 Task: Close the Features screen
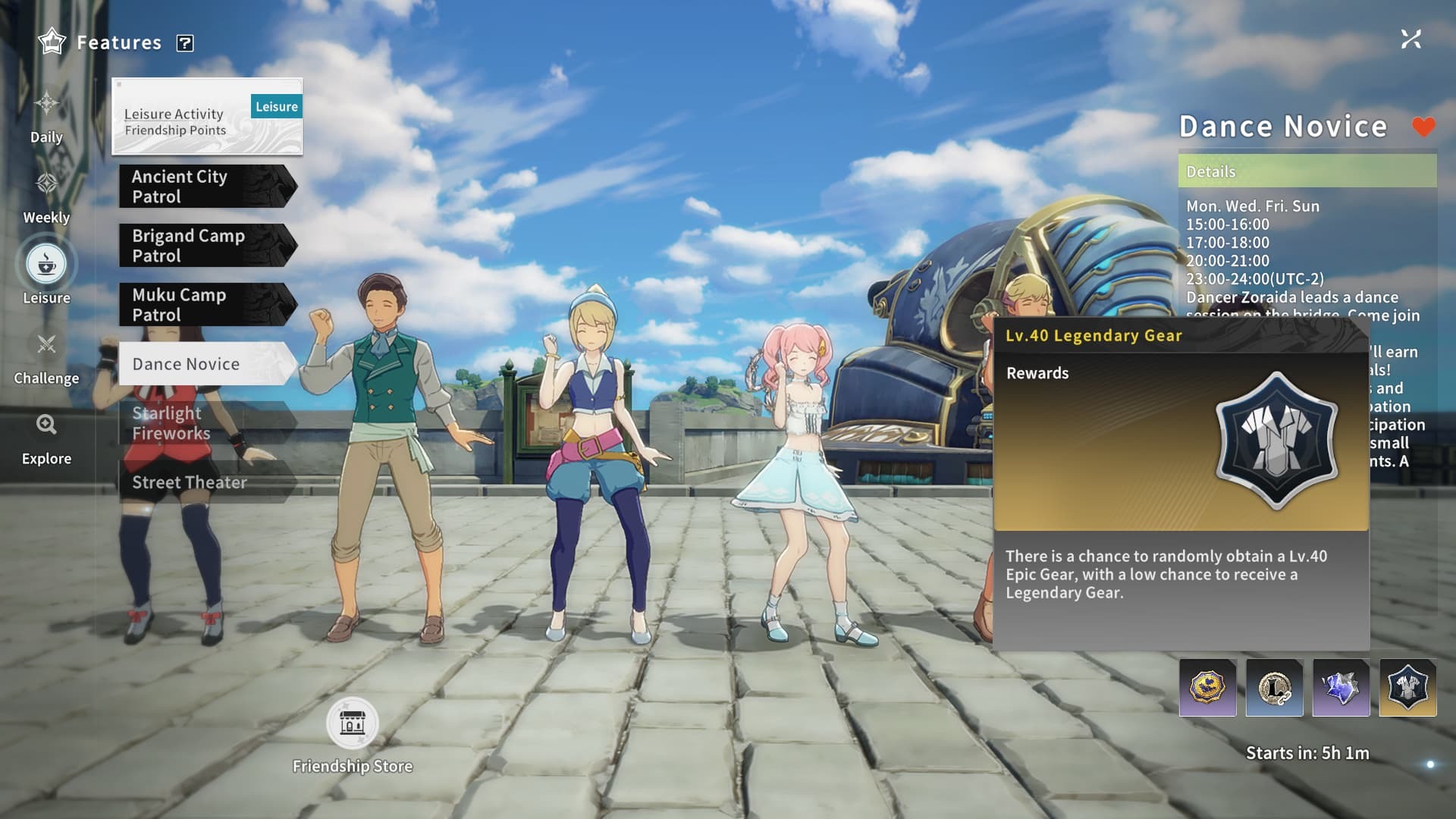point(1410,39)
